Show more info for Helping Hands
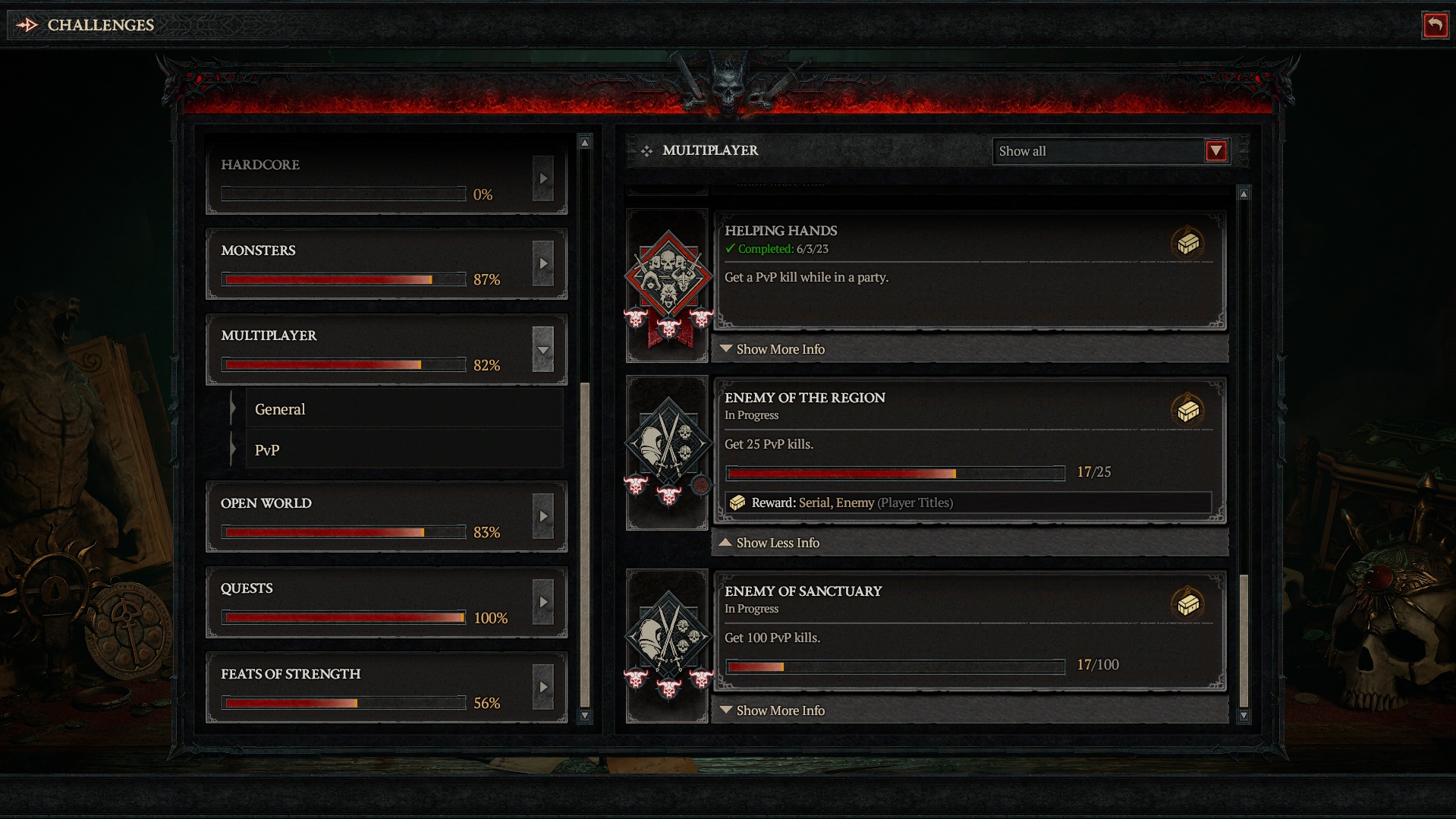Screen dimensions: 1456x819 pyautogui.click(x=780, y=349)
